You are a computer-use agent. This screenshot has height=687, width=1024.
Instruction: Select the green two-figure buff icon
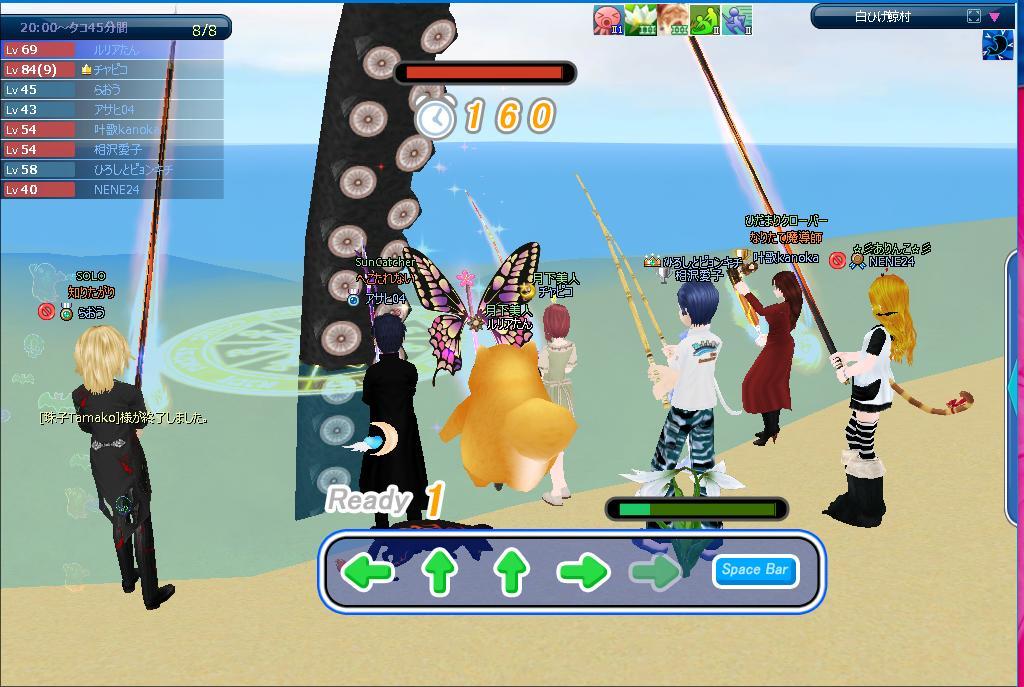(704, 19)
